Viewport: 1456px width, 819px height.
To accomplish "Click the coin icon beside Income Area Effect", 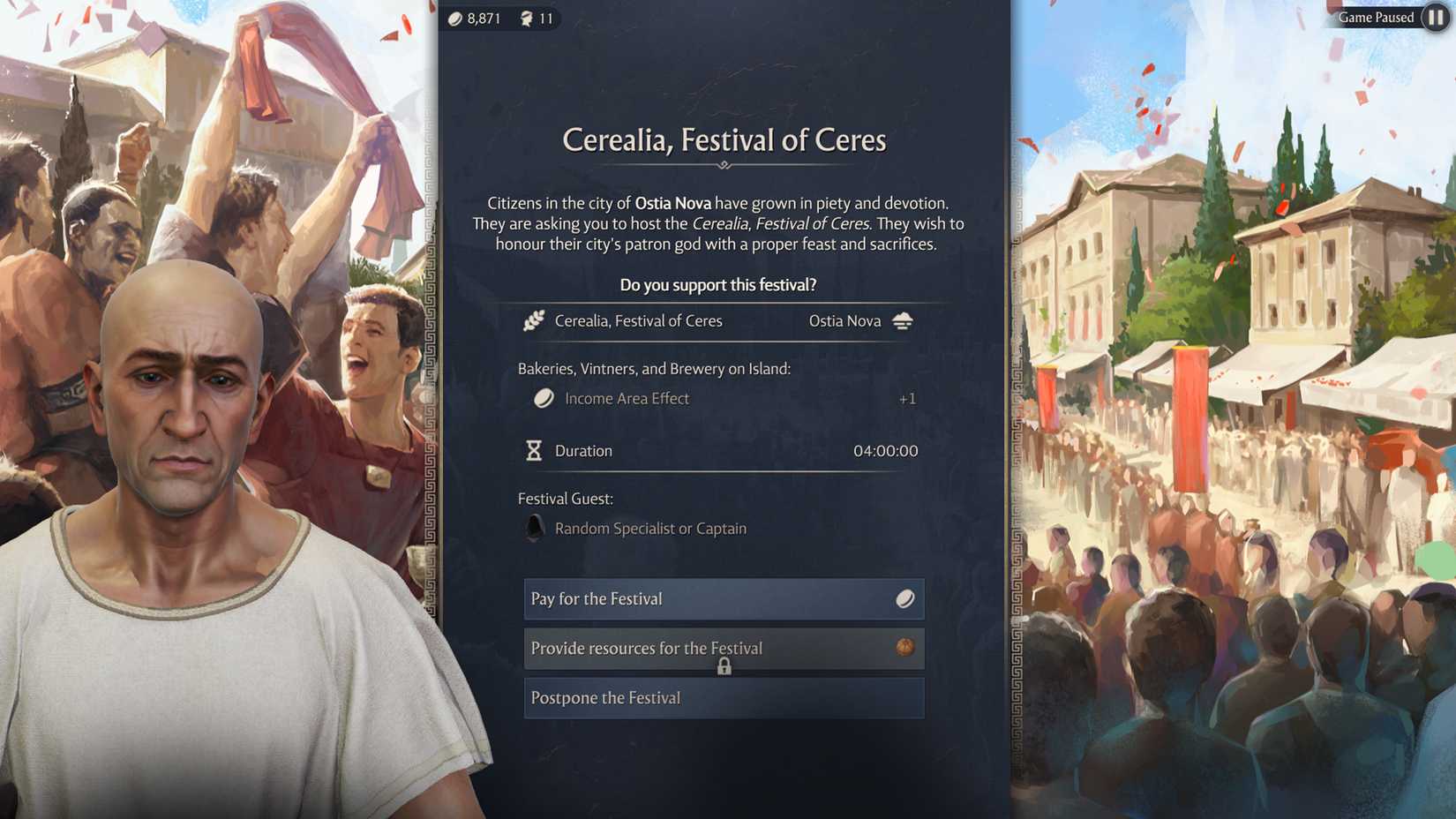I will pos(545,398).
